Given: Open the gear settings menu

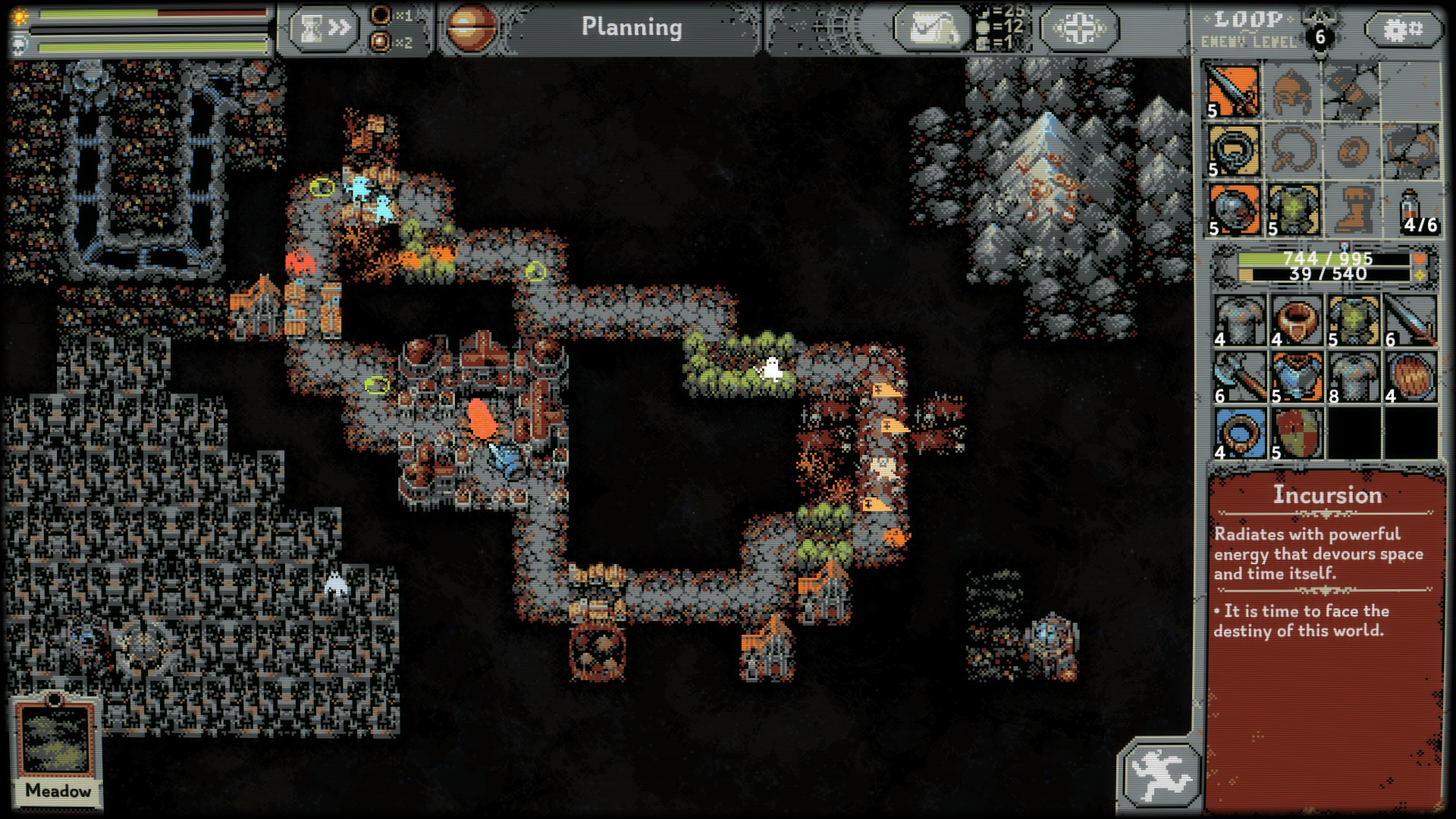Looking at the screenshot, I should pos(1403,30).
